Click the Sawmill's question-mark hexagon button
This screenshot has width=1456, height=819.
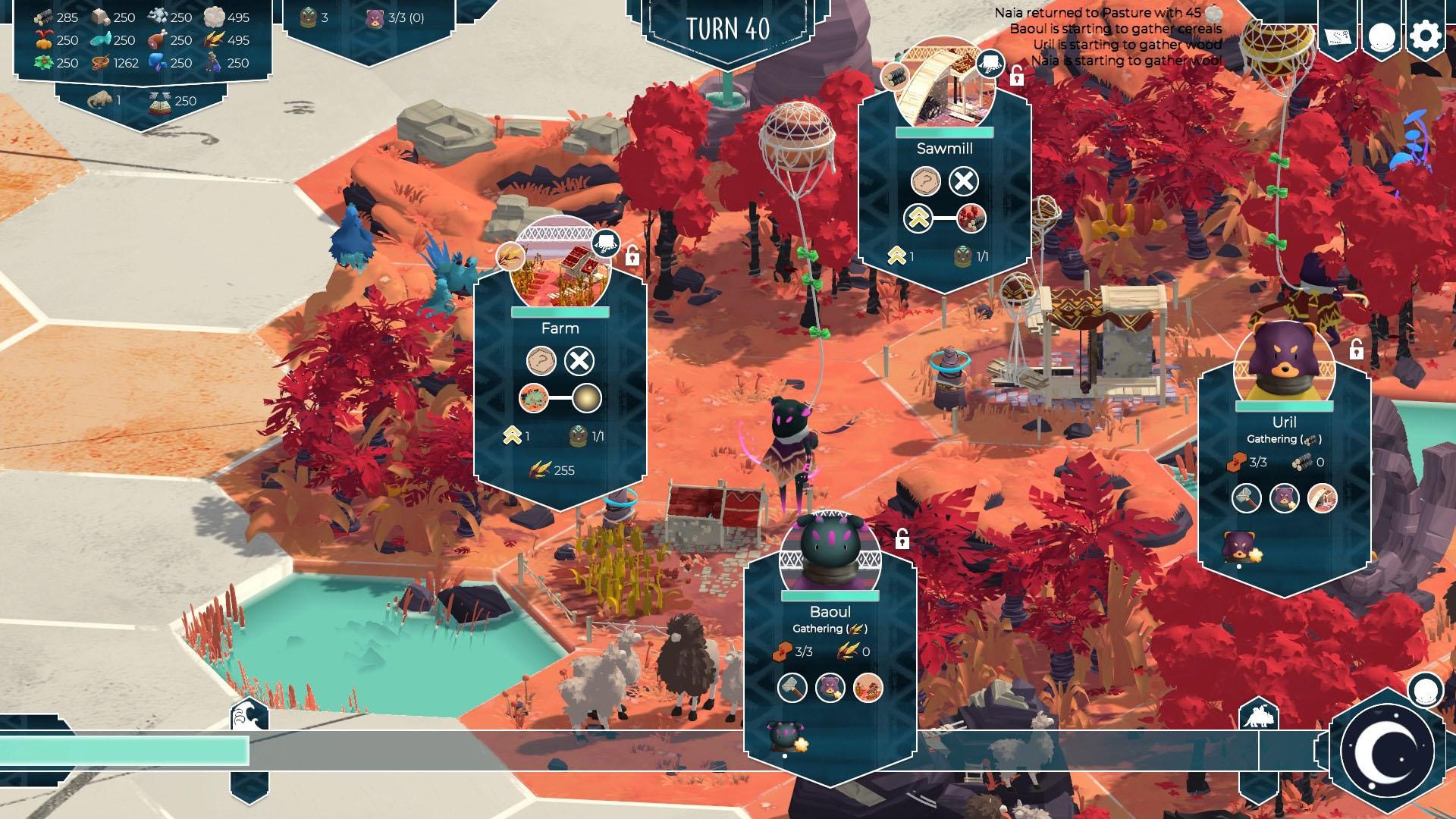926,181
